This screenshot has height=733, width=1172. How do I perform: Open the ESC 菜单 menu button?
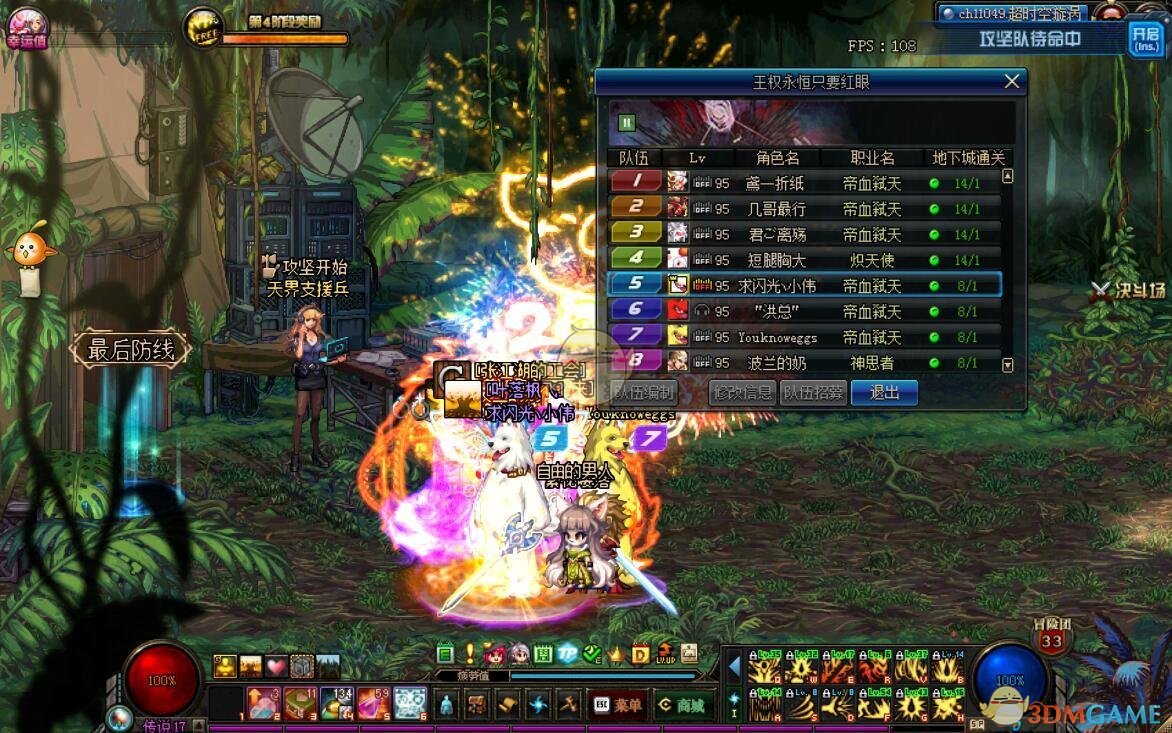616,705
